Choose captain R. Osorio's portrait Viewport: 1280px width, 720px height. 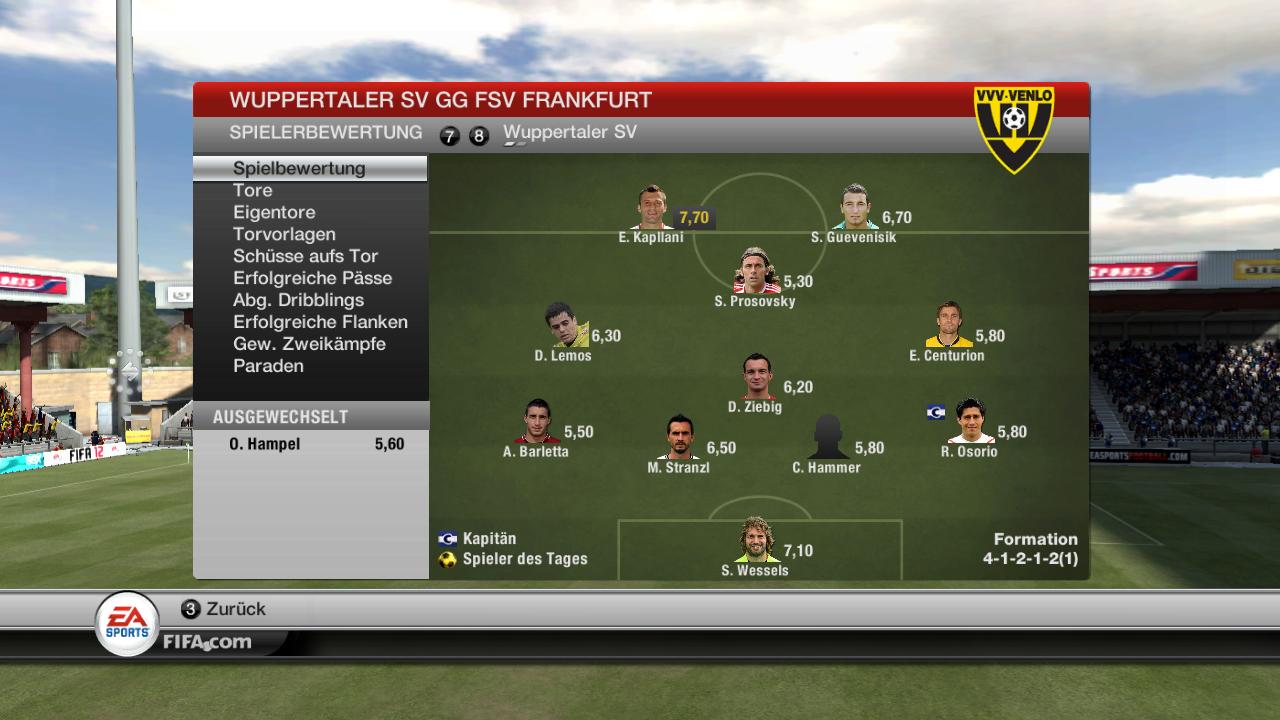coord(971,422)
